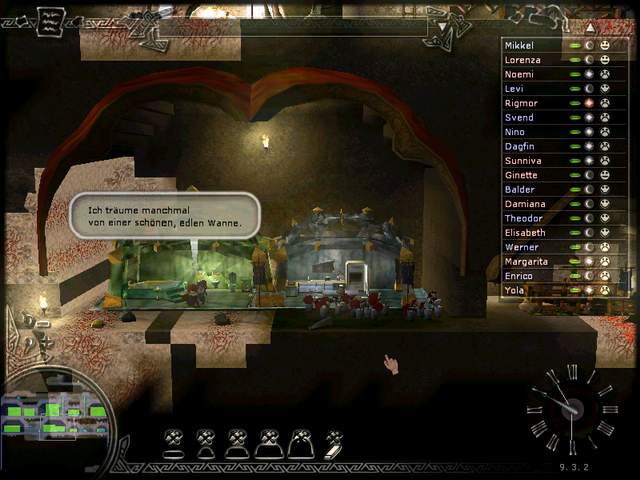Select Elisabeth in the character list

(524, 233)
